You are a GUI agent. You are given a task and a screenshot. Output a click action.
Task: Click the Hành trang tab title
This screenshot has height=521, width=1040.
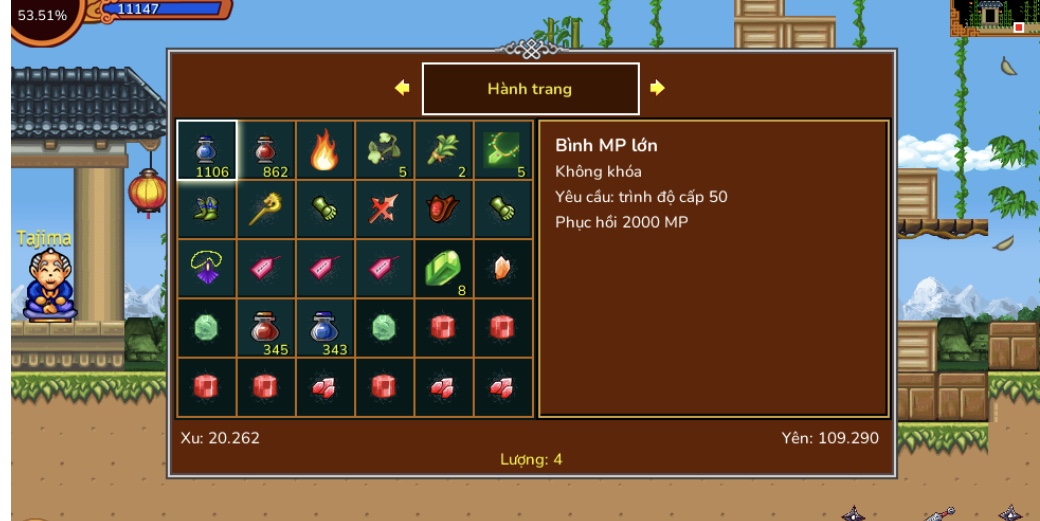[x=530, y=89]
